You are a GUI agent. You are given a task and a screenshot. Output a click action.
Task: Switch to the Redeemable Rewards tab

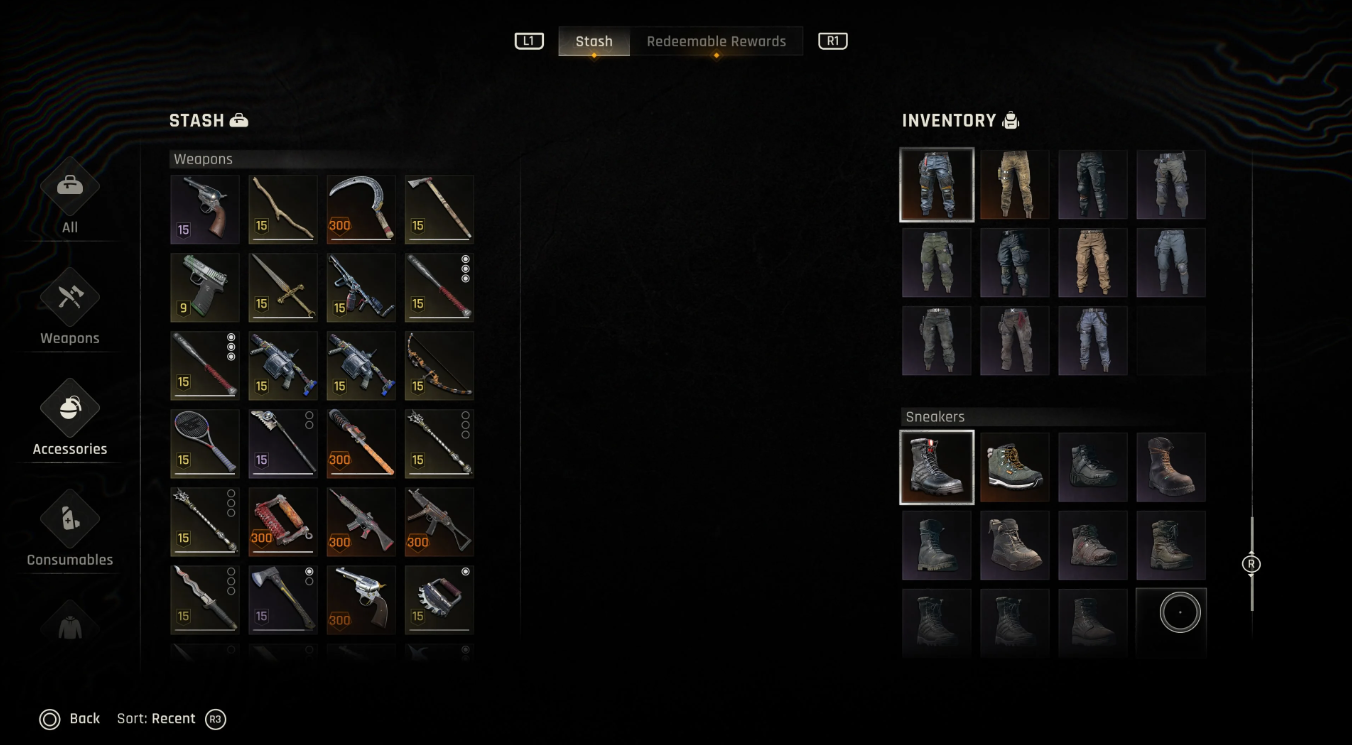click(716, 41)
